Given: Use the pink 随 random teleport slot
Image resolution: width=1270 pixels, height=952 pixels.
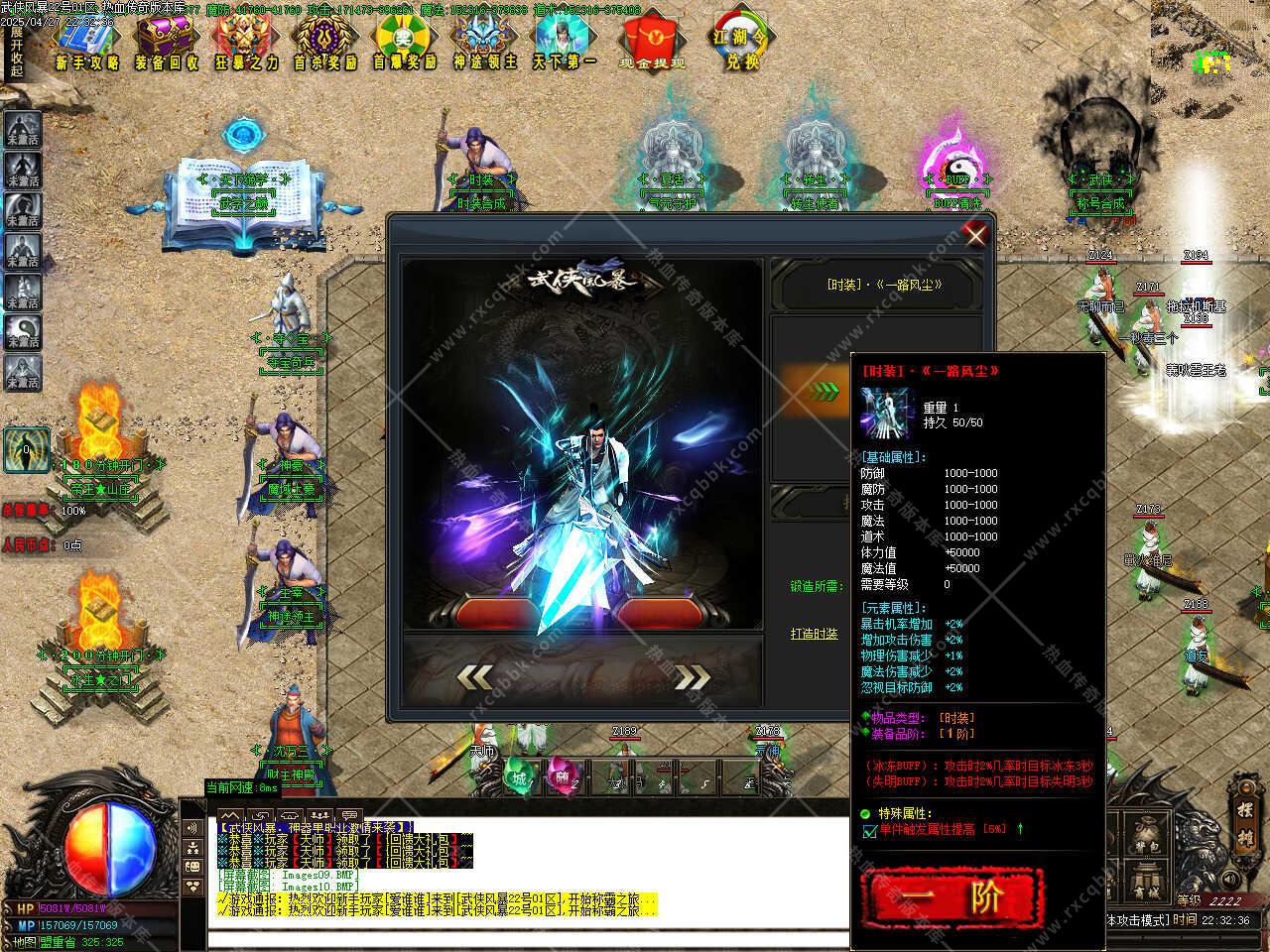Looking at the screenshot, I should point(564,778).
